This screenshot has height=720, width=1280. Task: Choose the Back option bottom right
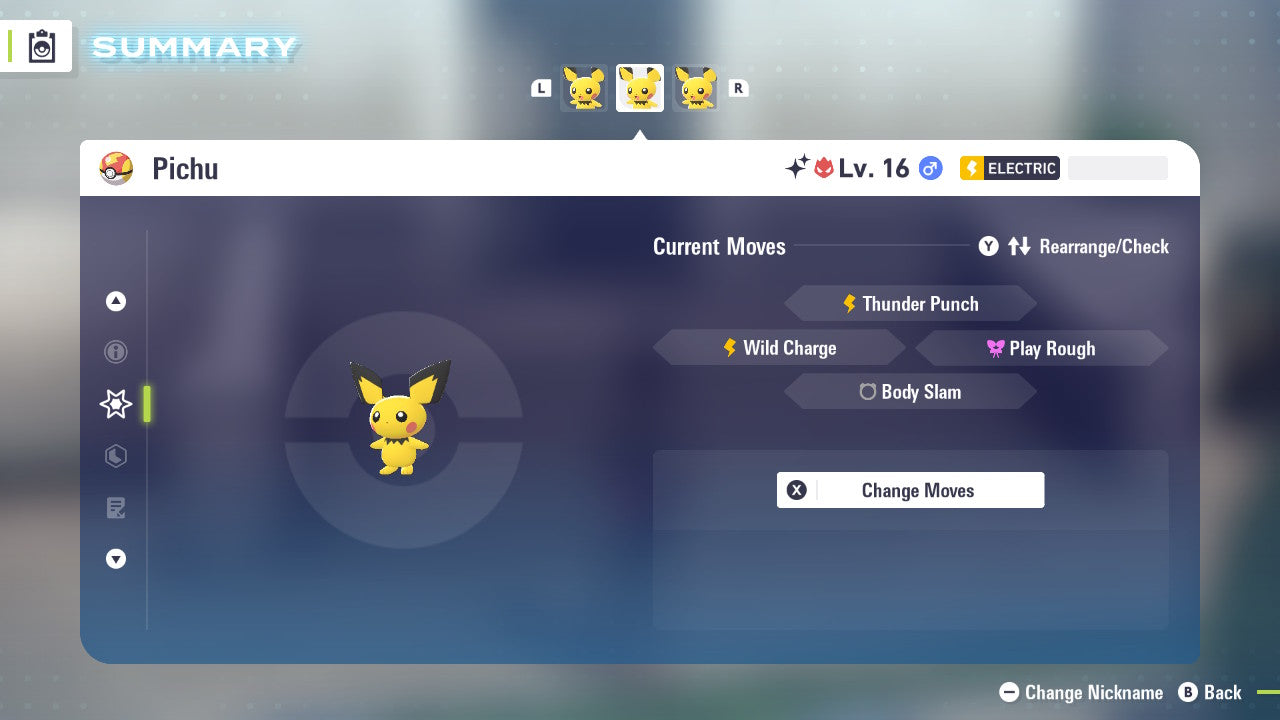pos(1211,692)
